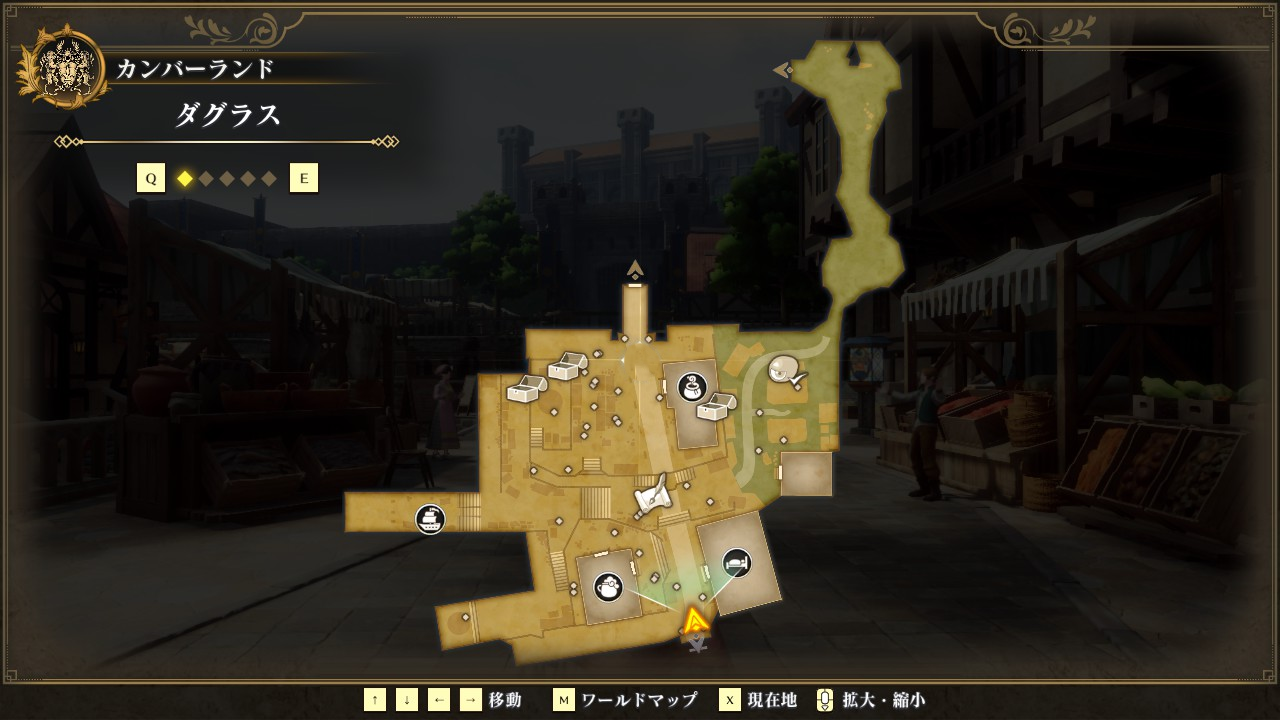Click the orange player position arrow
1280x720 pixels.
(695, 622)
